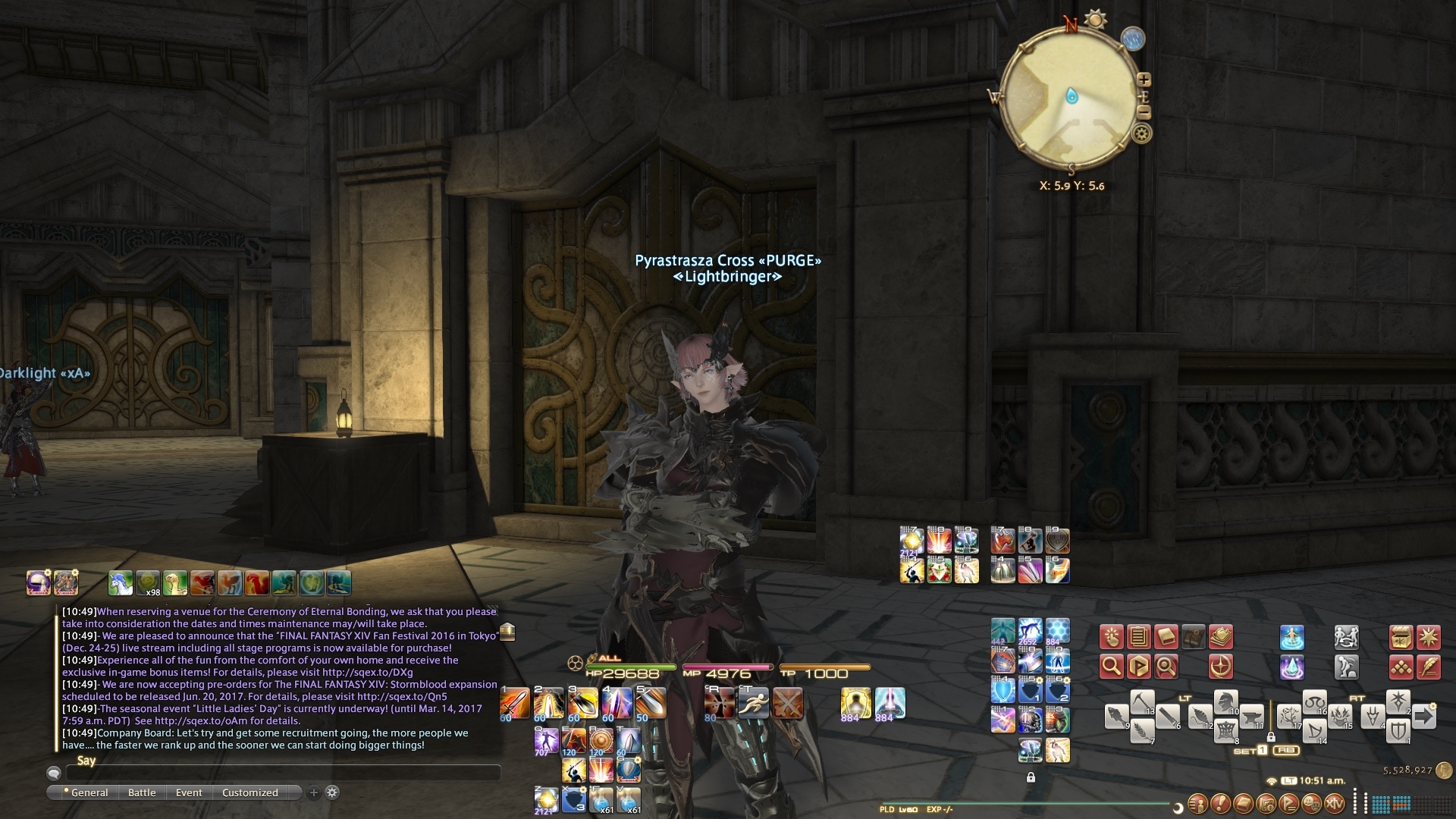Open the Duty Finder icon
1456x819 pixels.
coord(1221,667)
